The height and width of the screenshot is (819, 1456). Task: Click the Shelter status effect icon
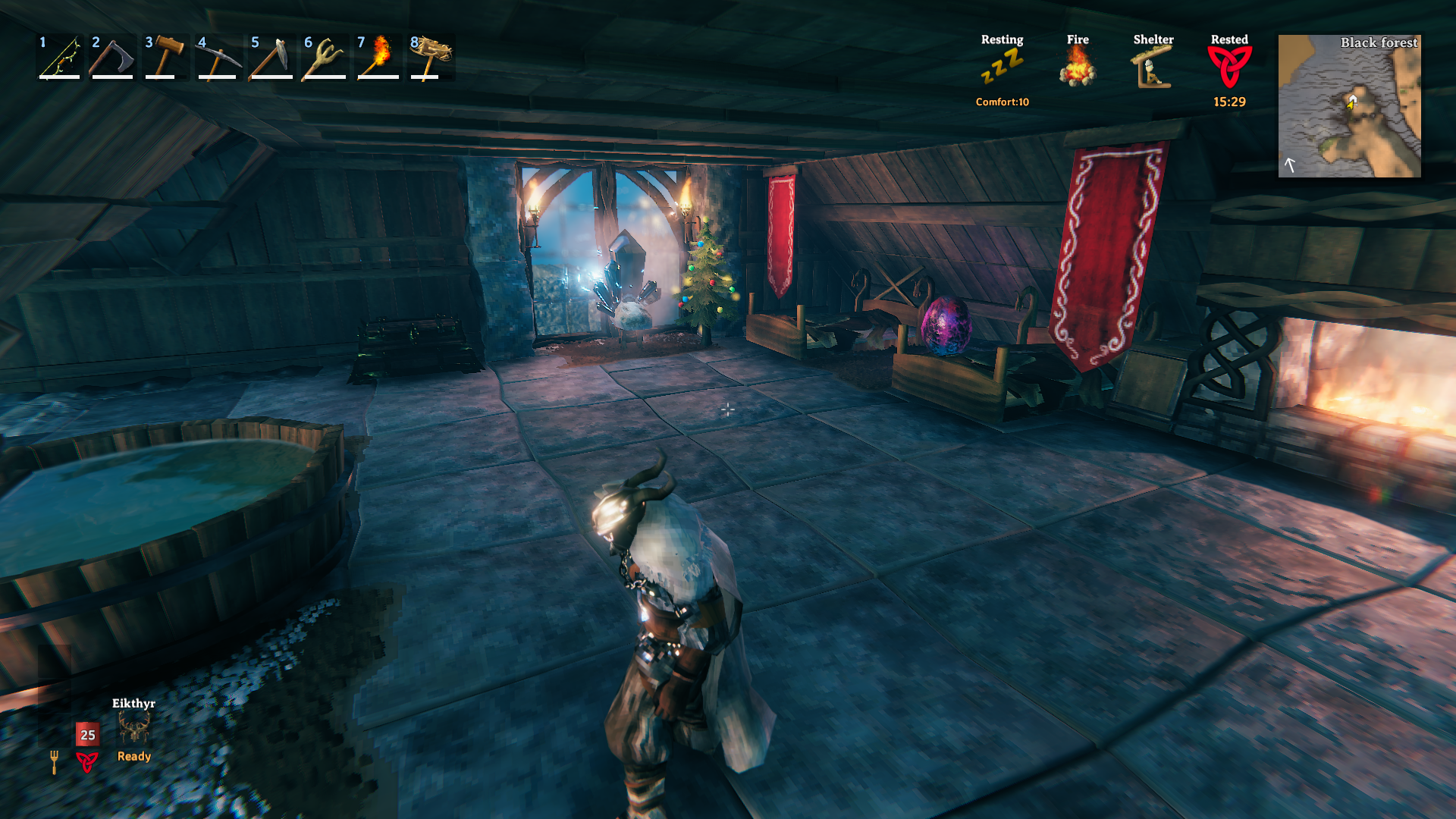[1153, 67]
